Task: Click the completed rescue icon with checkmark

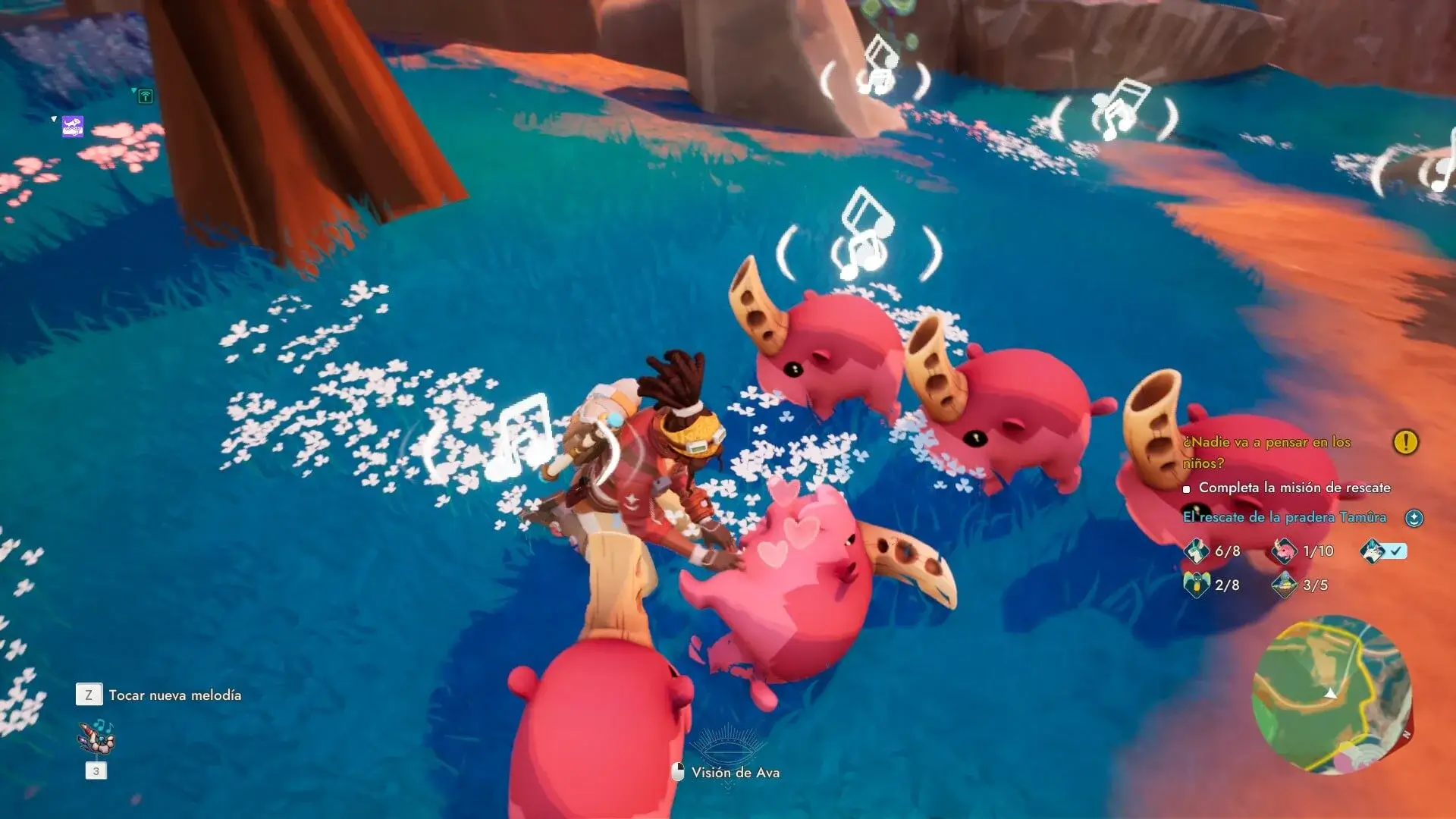Action: pyautogui.click(x=1373, y=551)
